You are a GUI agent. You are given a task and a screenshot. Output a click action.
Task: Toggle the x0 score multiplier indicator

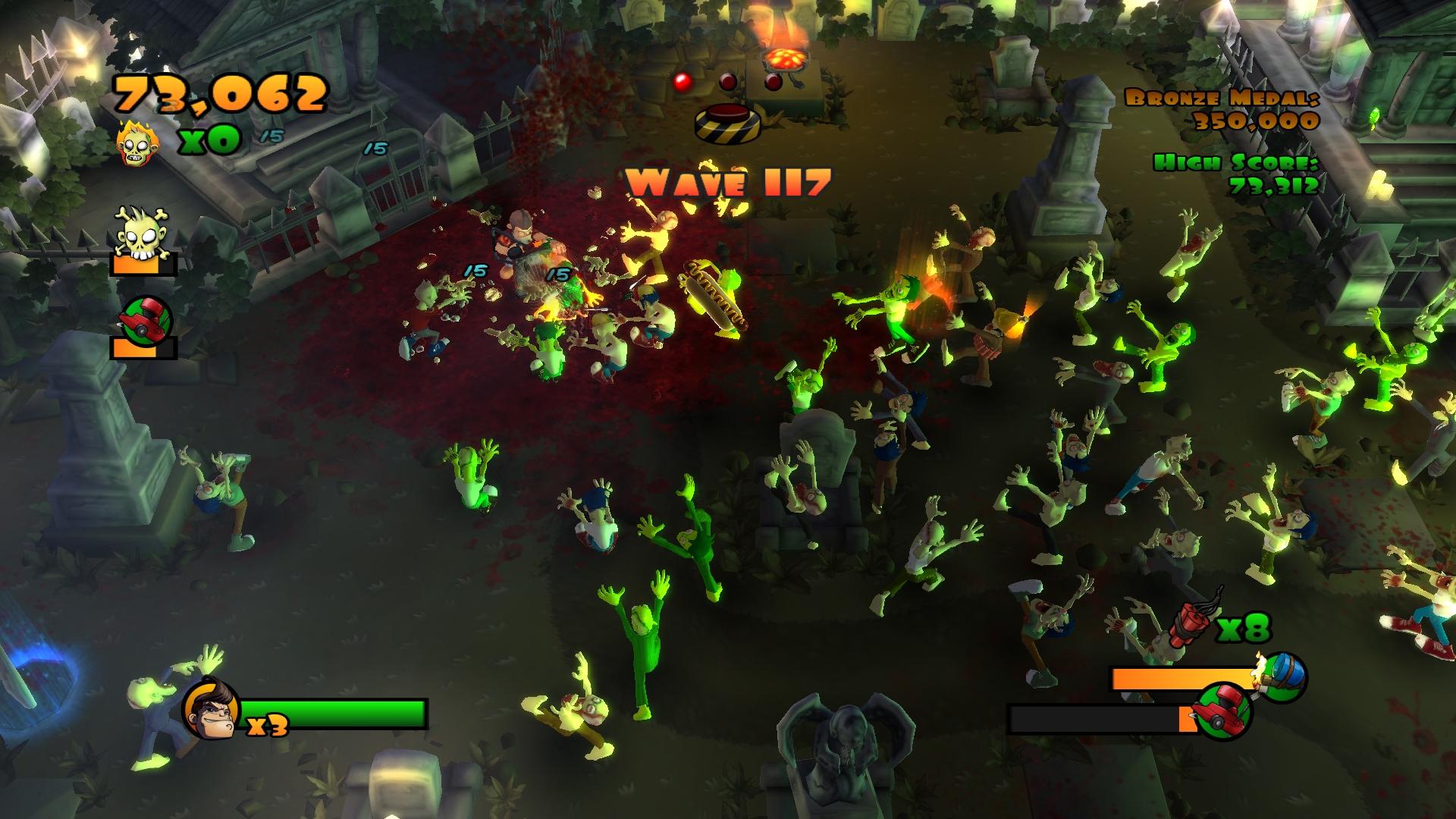pyautogui.click(x=210, y=140)
